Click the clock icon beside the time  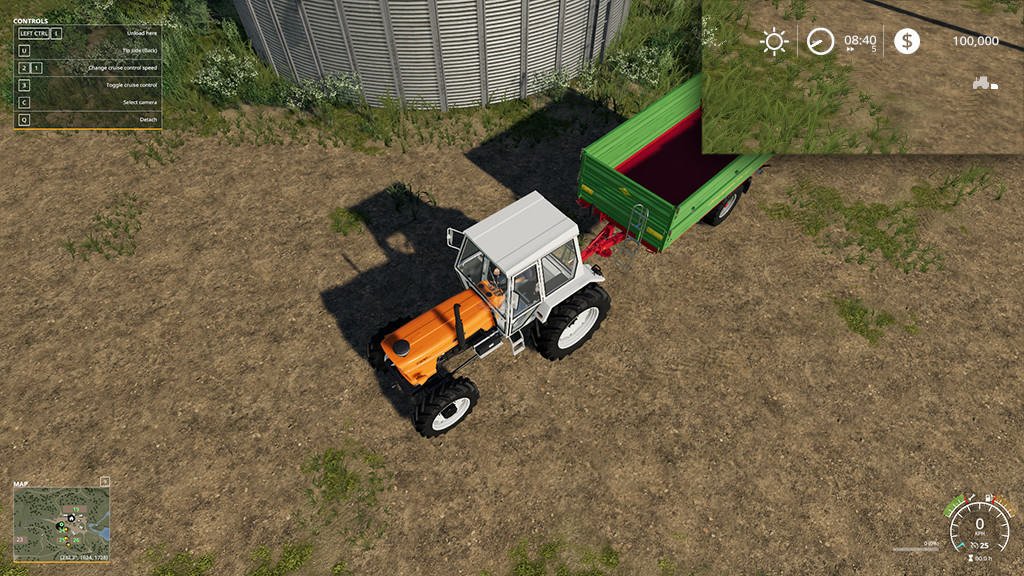[x=820, y=41]
